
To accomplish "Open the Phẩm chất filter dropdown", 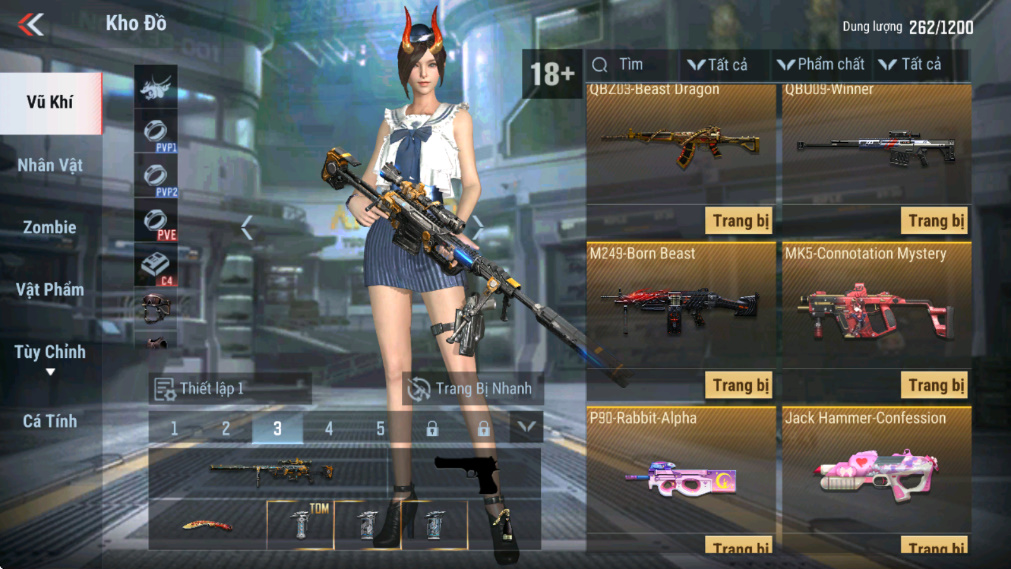I will point(820,65).
